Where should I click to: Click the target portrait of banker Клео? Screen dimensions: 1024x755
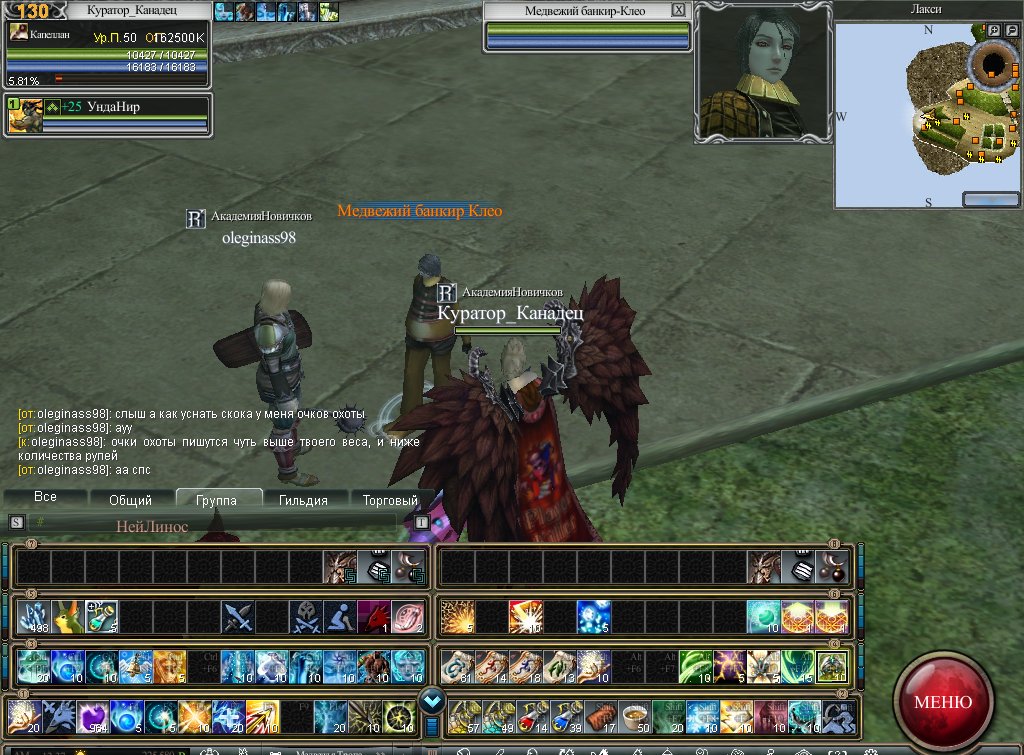coord(761,72)
